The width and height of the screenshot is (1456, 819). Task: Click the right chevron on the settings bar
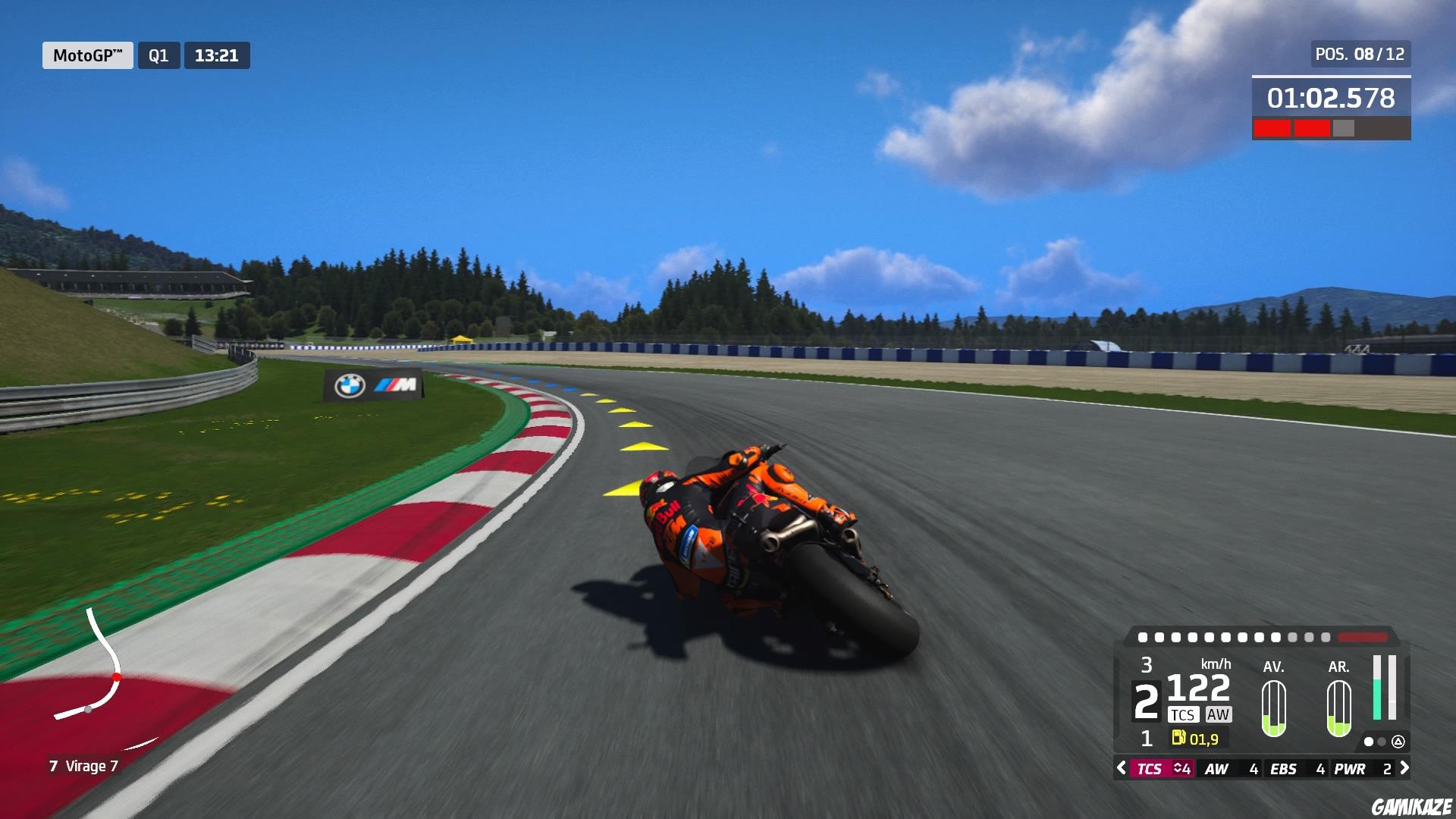tap(1406, 768)
